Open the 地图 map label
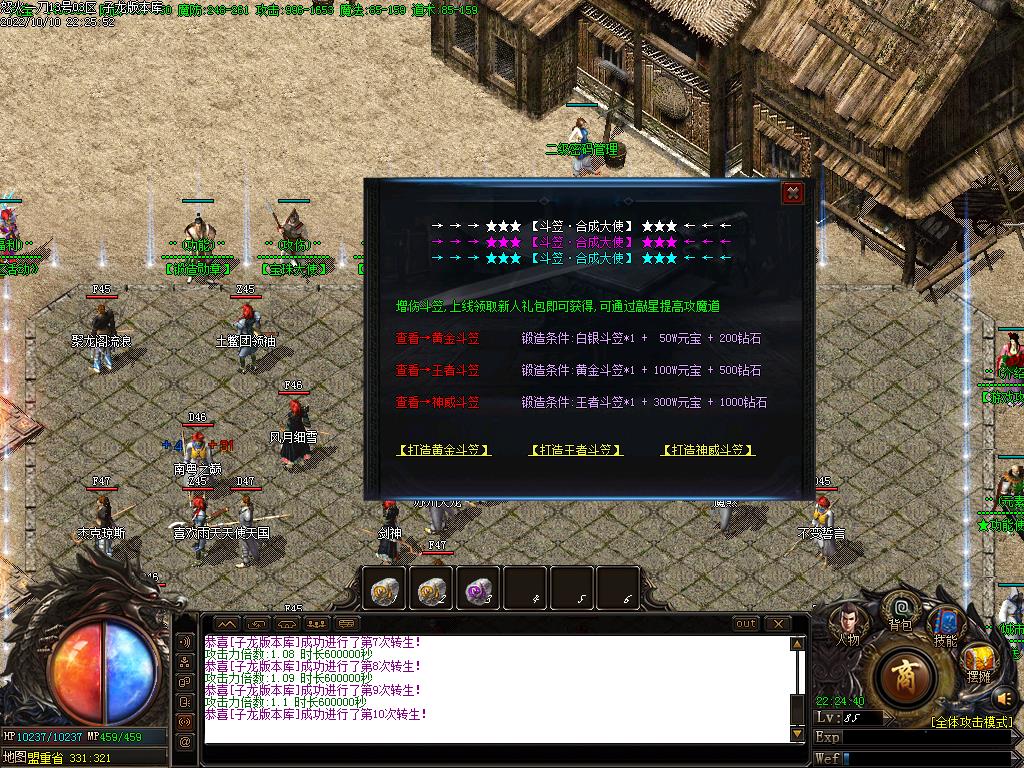The image size is (1024, 768). coord(15,757)
